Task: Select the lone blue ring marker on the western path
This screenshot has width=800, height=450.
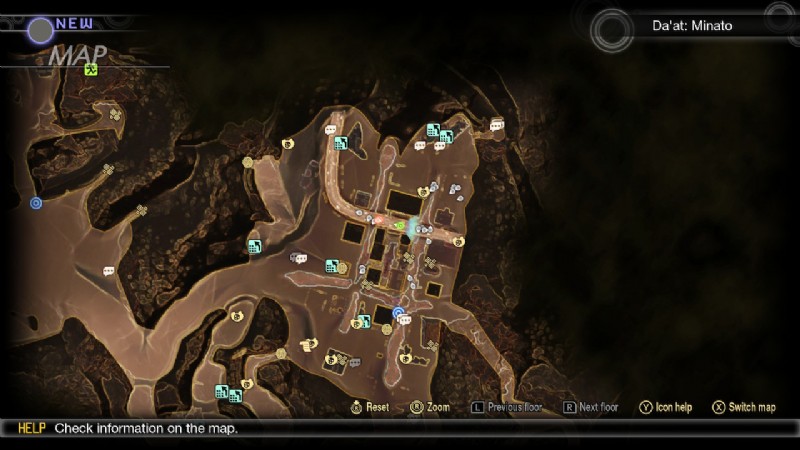Action: point(37,203)
